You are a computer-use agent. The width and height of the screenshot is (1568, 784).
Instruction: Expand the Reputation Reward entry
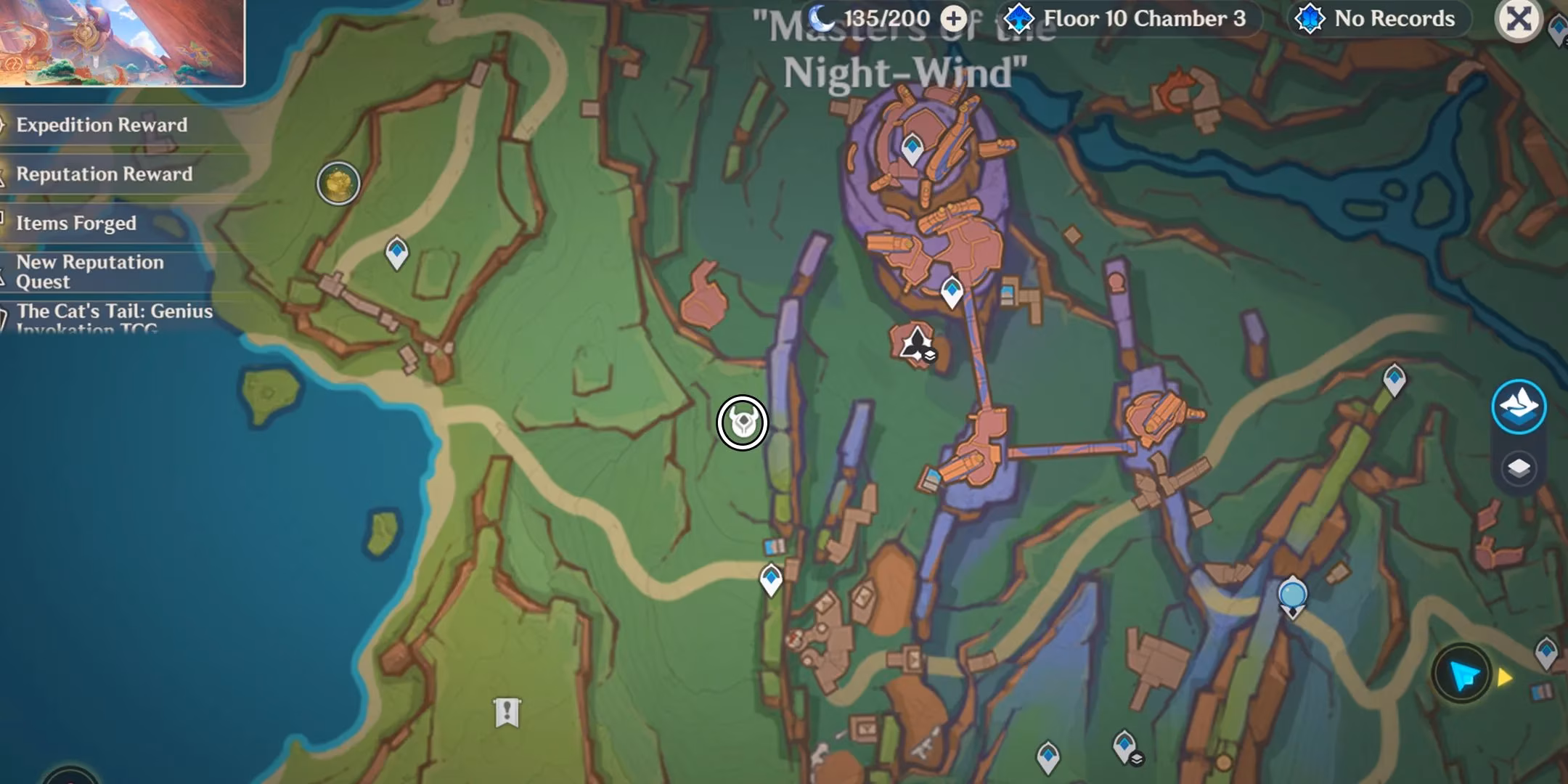point(103,174)
